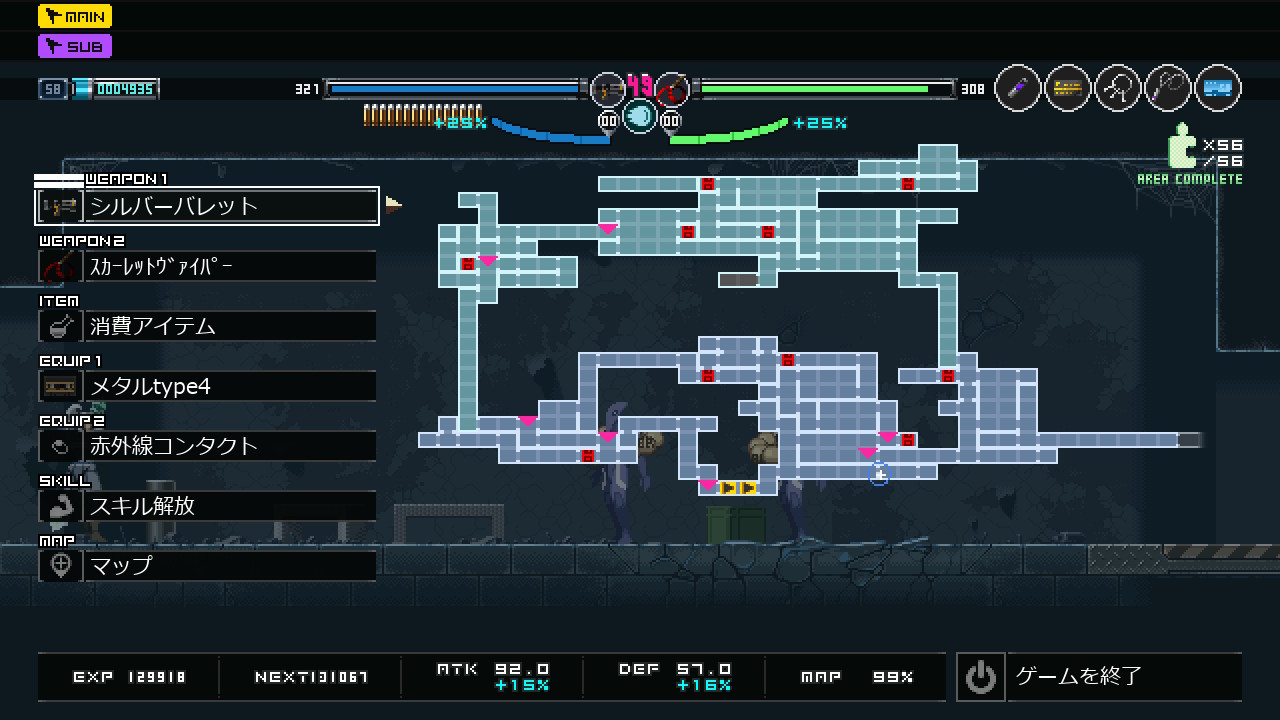Click the purple vial item icon
Screen dimensions: 1280x720
[x=1018, y=89]
